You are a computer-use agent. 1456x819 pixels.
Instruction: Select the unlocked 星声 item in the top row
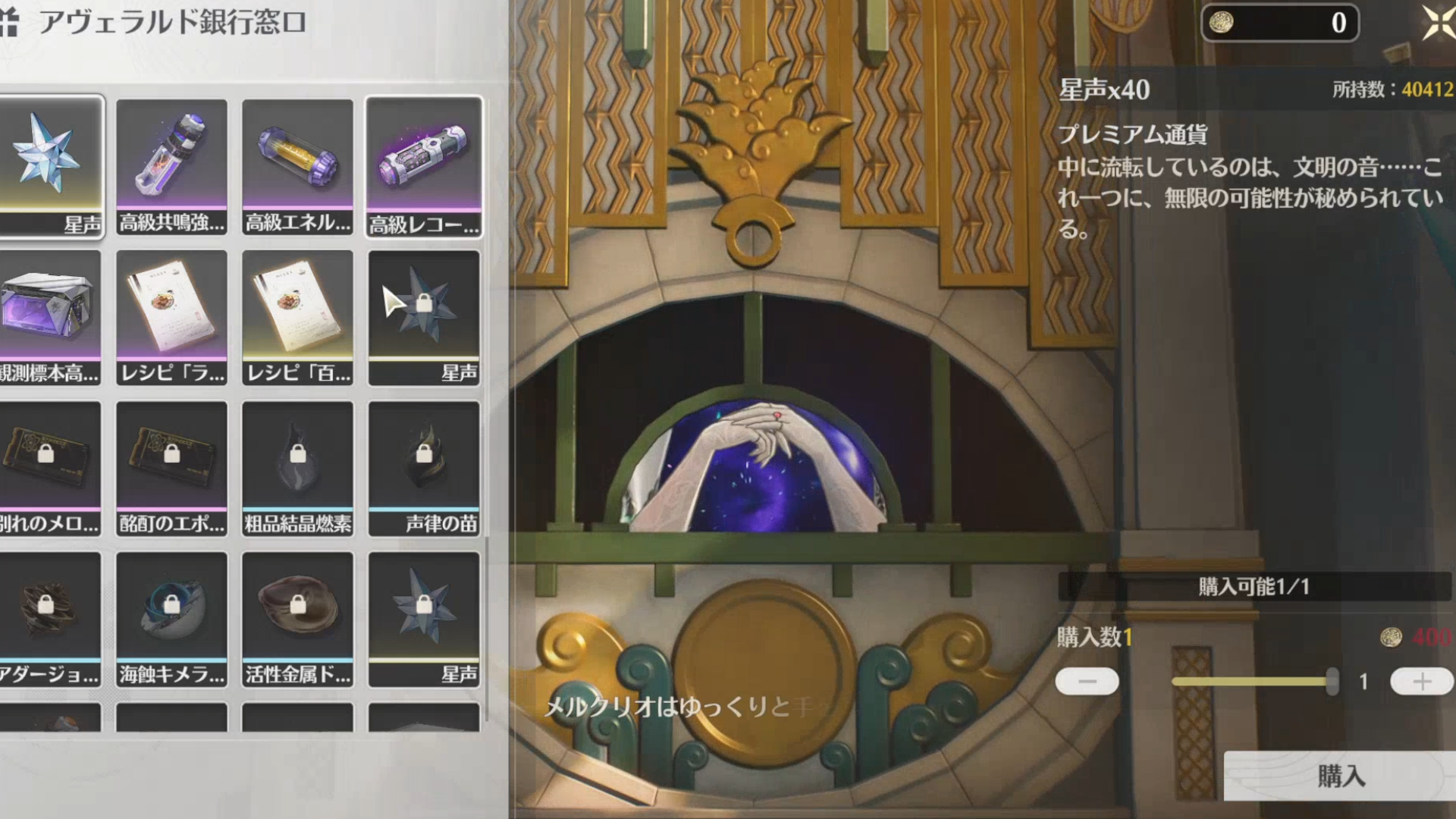[50, 166]
